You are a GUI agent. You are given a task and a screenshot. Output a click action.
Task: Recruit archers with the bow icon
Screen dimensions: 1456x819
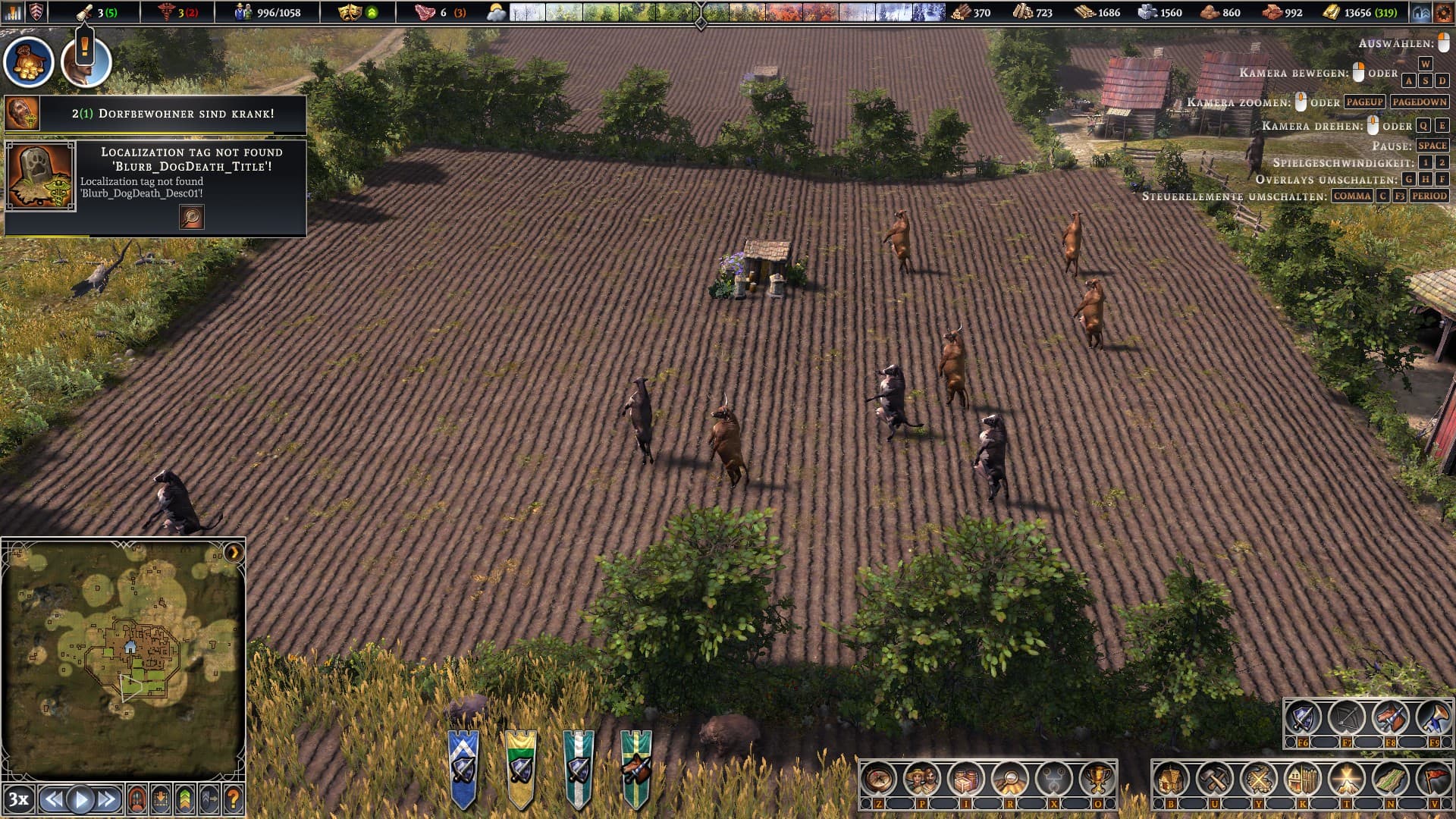1346,717
